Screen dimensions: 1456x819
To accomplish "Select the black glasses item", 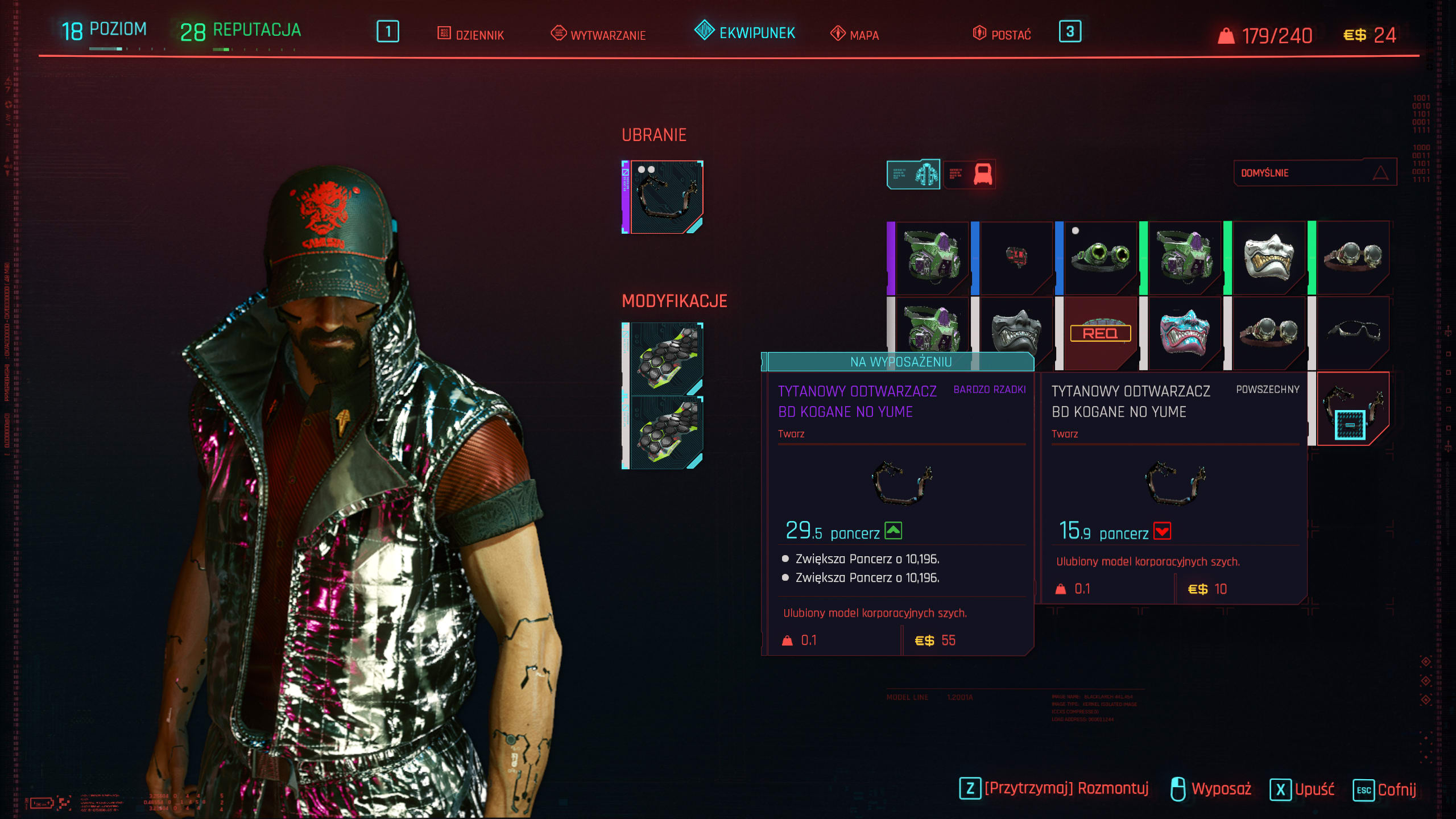I will 1352,333.
